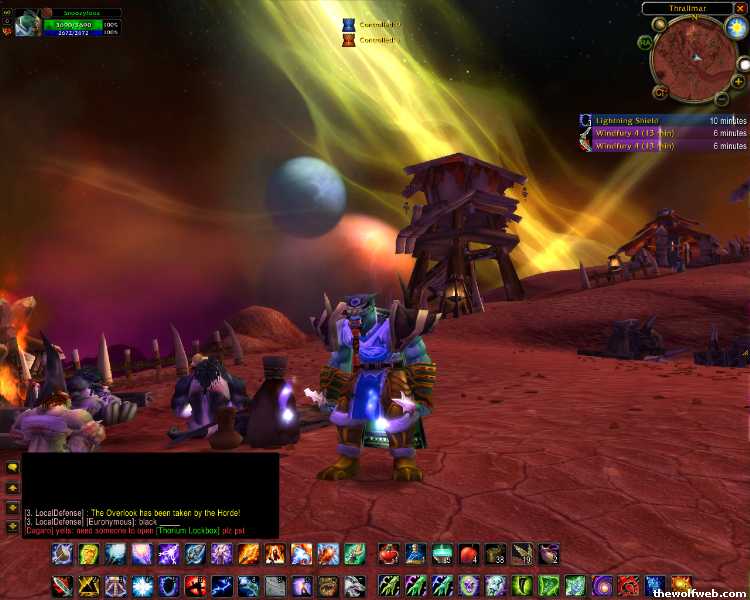Zoom out on the minimap

click(722, 98)
